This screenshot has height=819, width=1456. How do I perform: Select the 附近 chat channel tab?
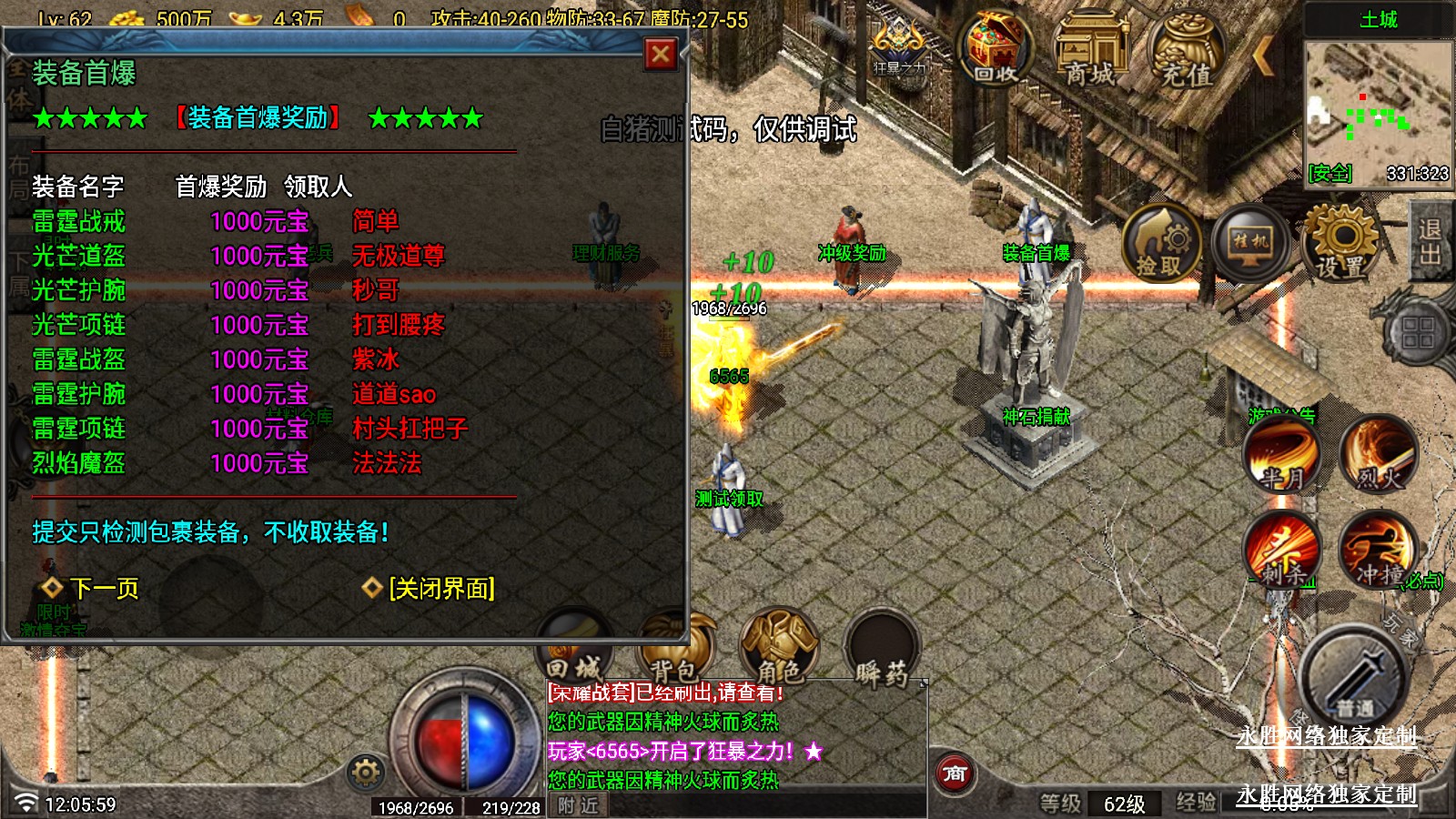coord(579,805)
